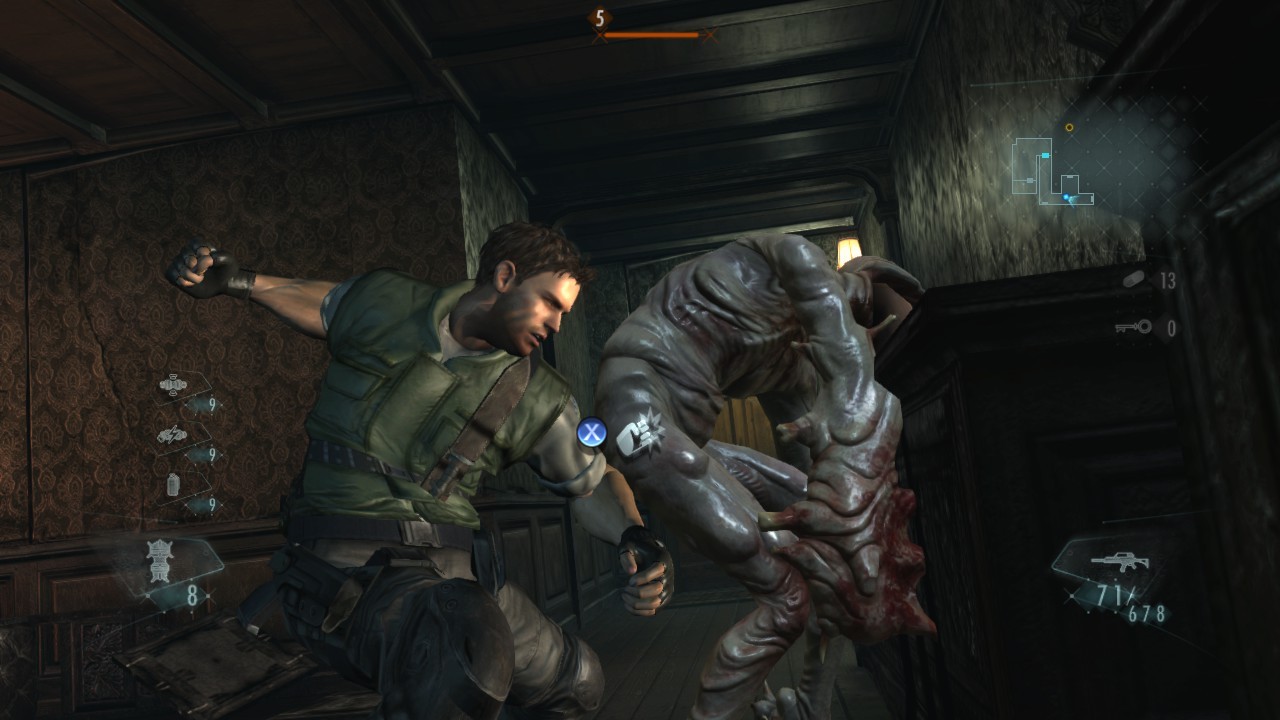
Task: Click the key item icon
Action: (x=1133, y=327)
